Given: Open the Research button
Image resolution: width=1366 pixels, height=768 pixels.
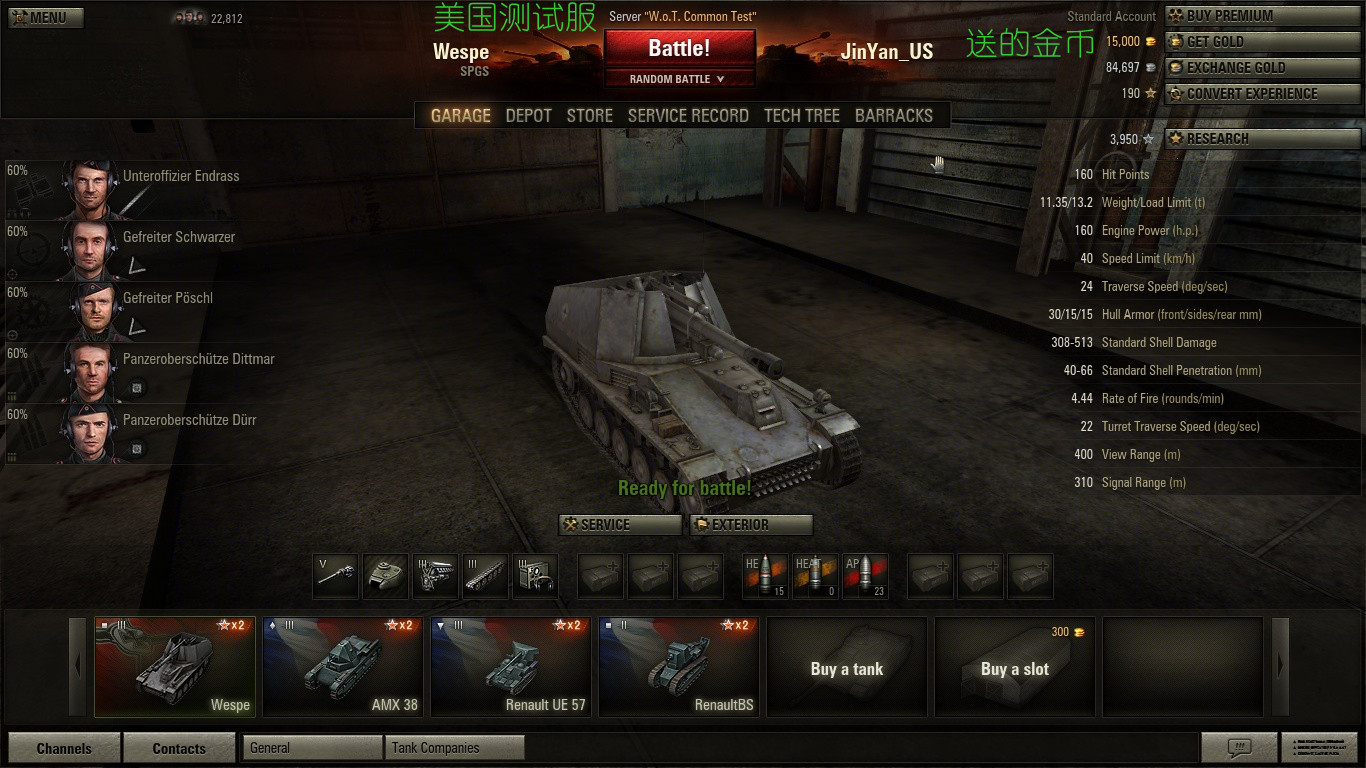Looking at the screenshot, I should click(1262, 139).
